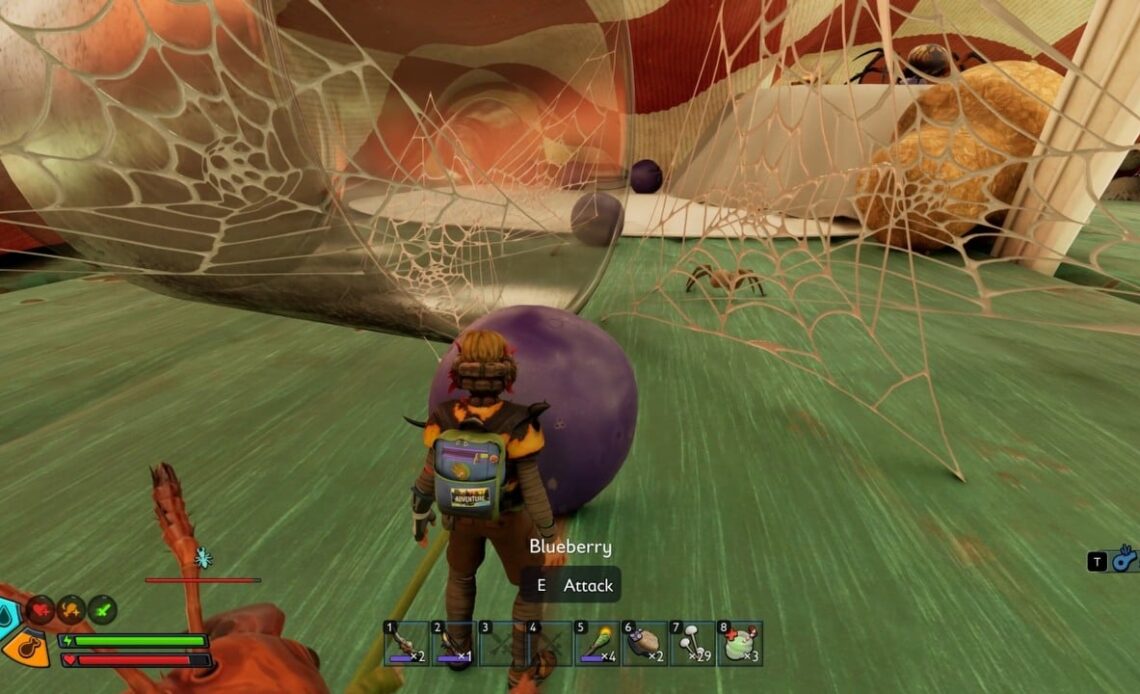1140x694 pixels.
Task: Select the dagger weapon in hotbar slot 1
Action: [x=407, y=643]
